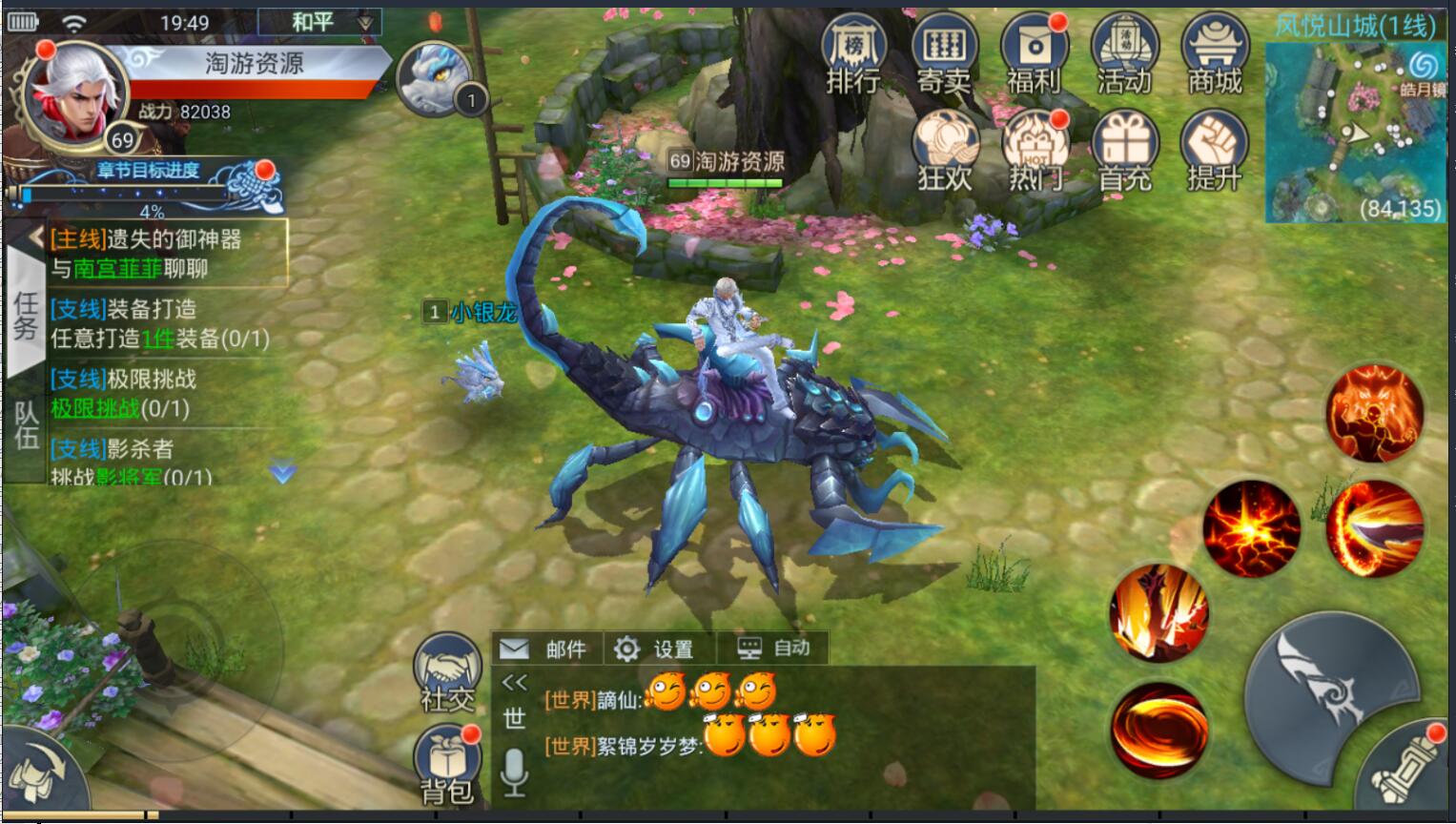
Task: Open the 寄卖 consignment market
Action: (943, 54)
